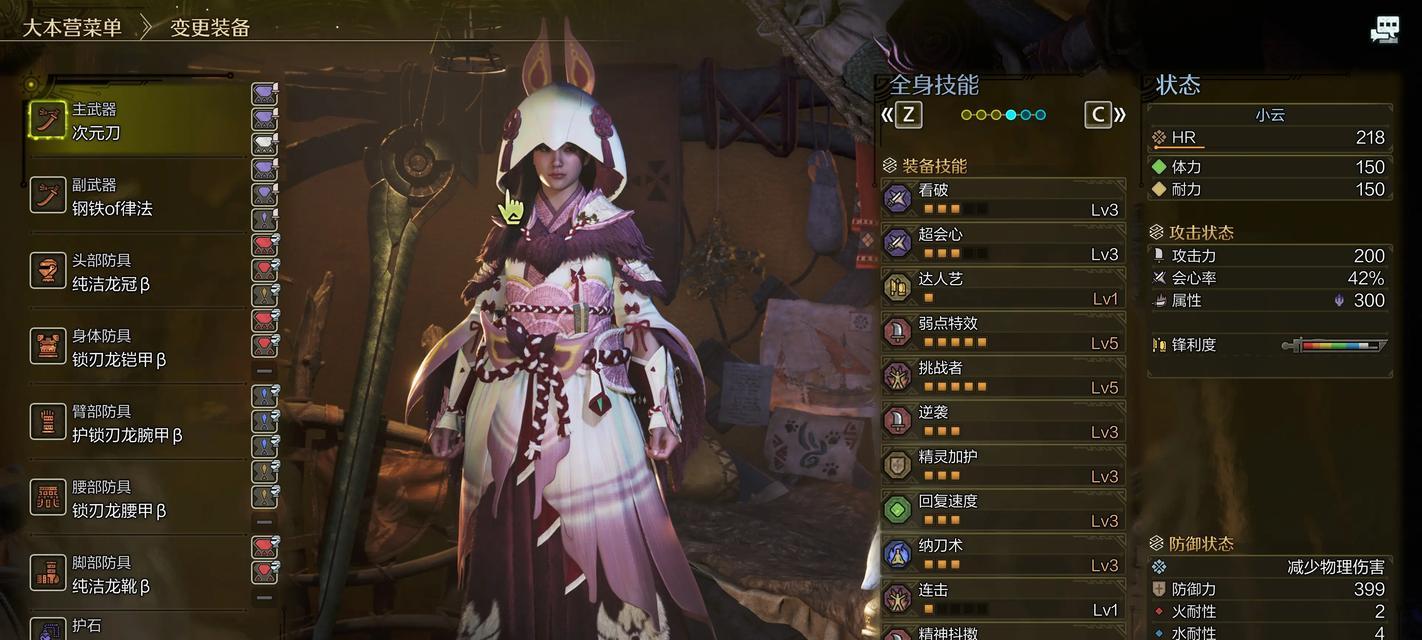Choose the 副武器 钢铁of律法 secondary weapon slot

(135, 197)
